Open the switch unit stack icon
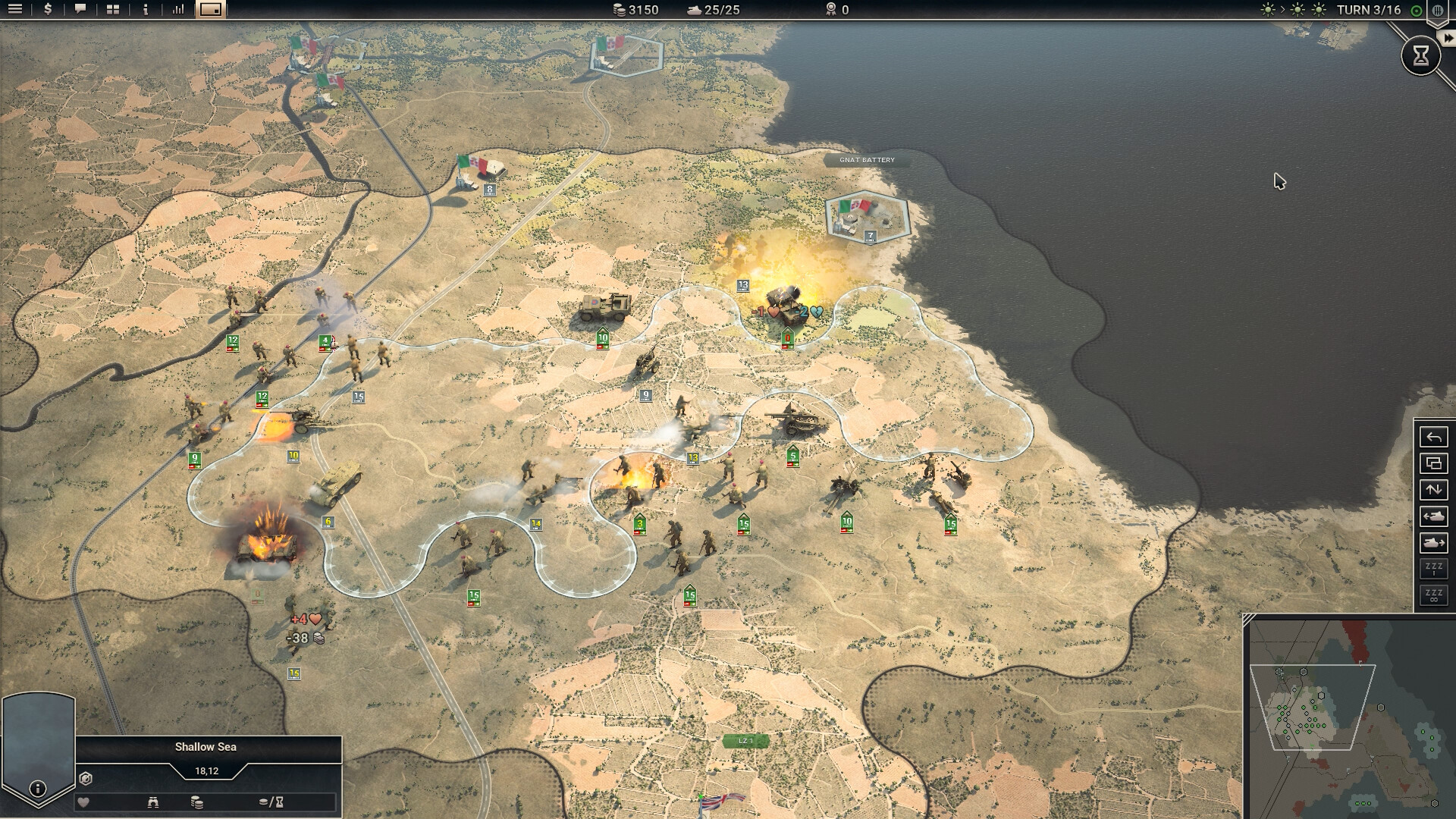 [x=1434, y=463]
